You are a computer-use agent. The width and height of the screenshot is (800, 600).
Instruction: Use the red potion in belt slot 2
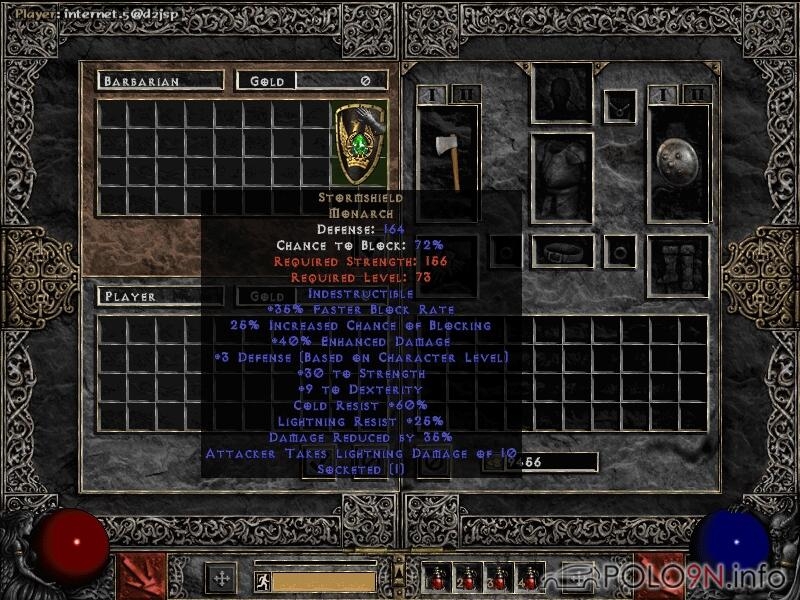click(x=466, y=577)
